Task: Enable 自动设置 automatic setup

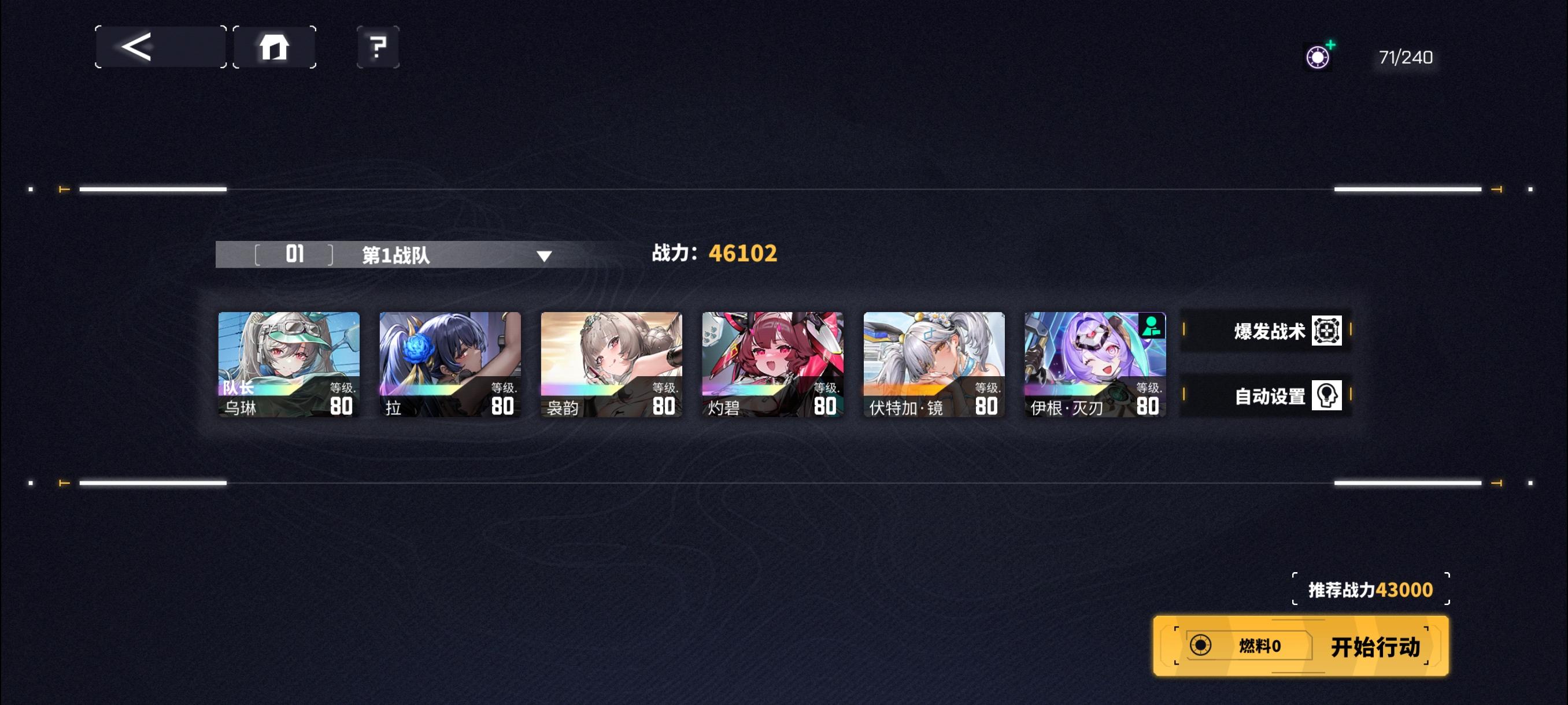Action: (1265, 395)
